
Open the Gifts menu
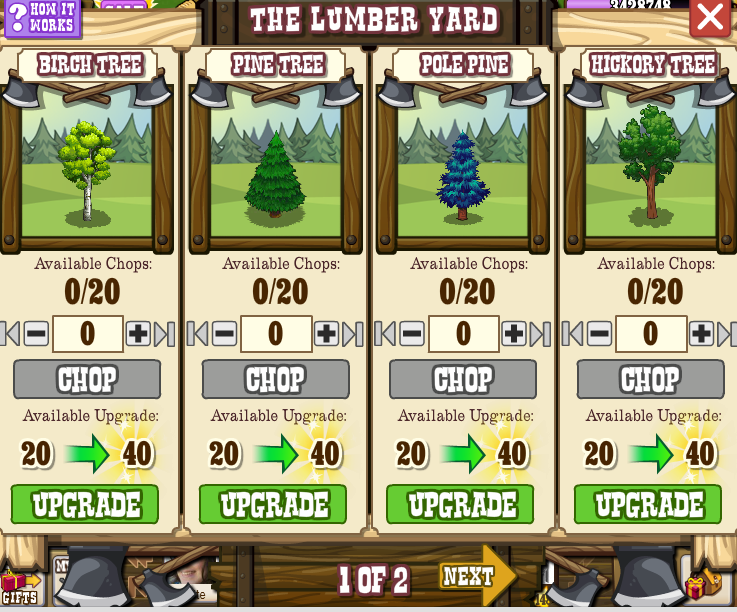pos(18,587)
